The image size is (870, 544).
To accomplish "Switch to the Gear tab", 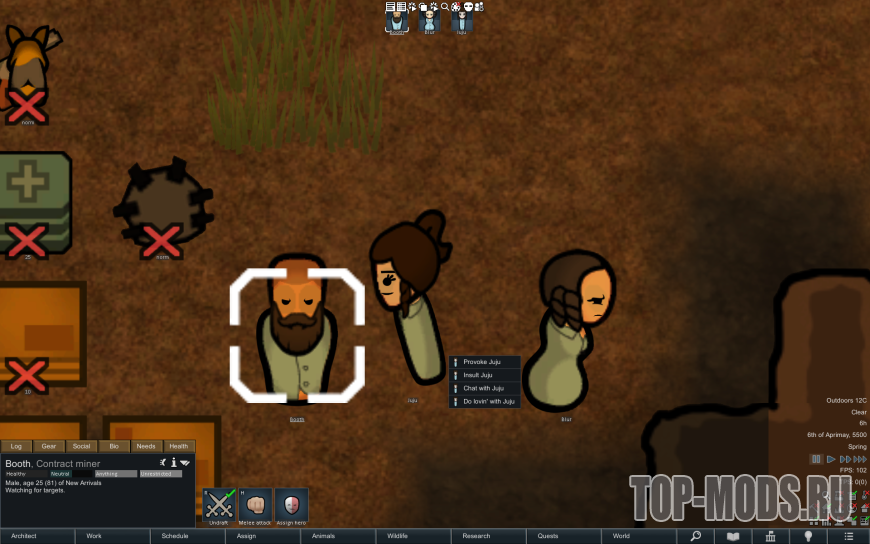I will 49,446.
